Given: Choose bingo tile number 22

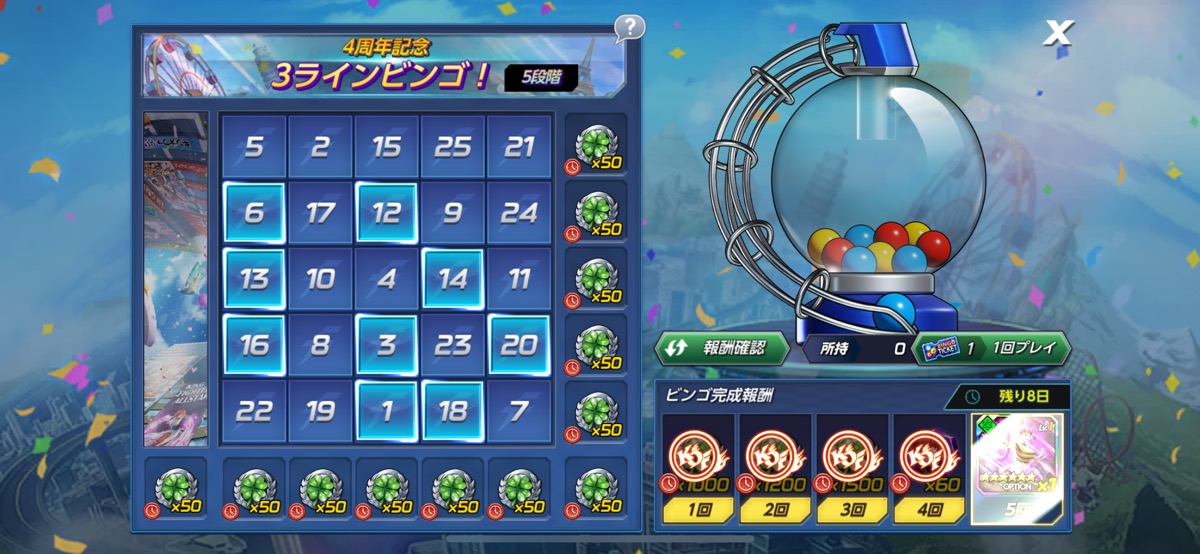Looking at the screenshot, I should tap(254, 410).
